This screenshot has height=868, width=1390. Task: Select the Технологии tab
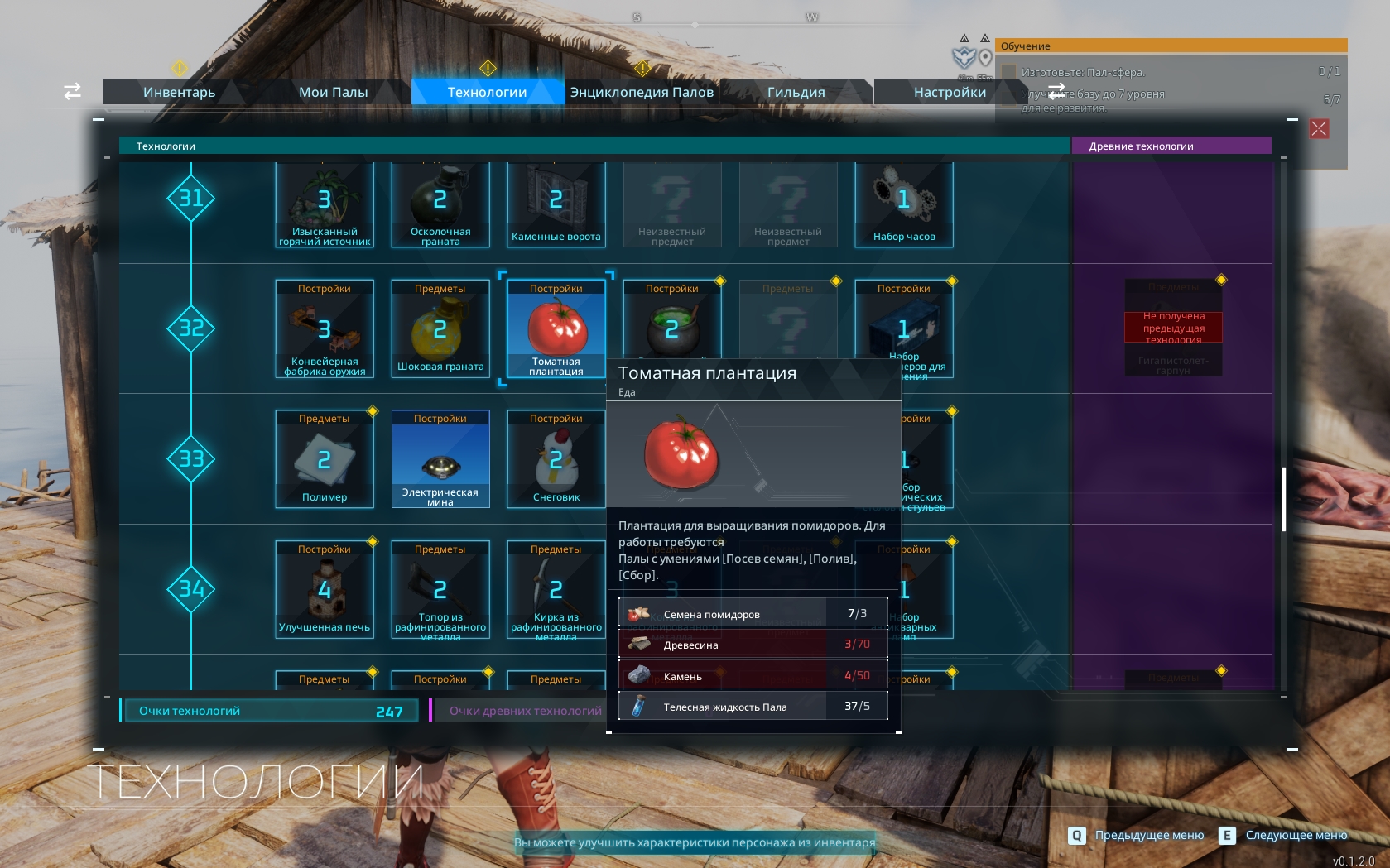(x=487, y=92)
